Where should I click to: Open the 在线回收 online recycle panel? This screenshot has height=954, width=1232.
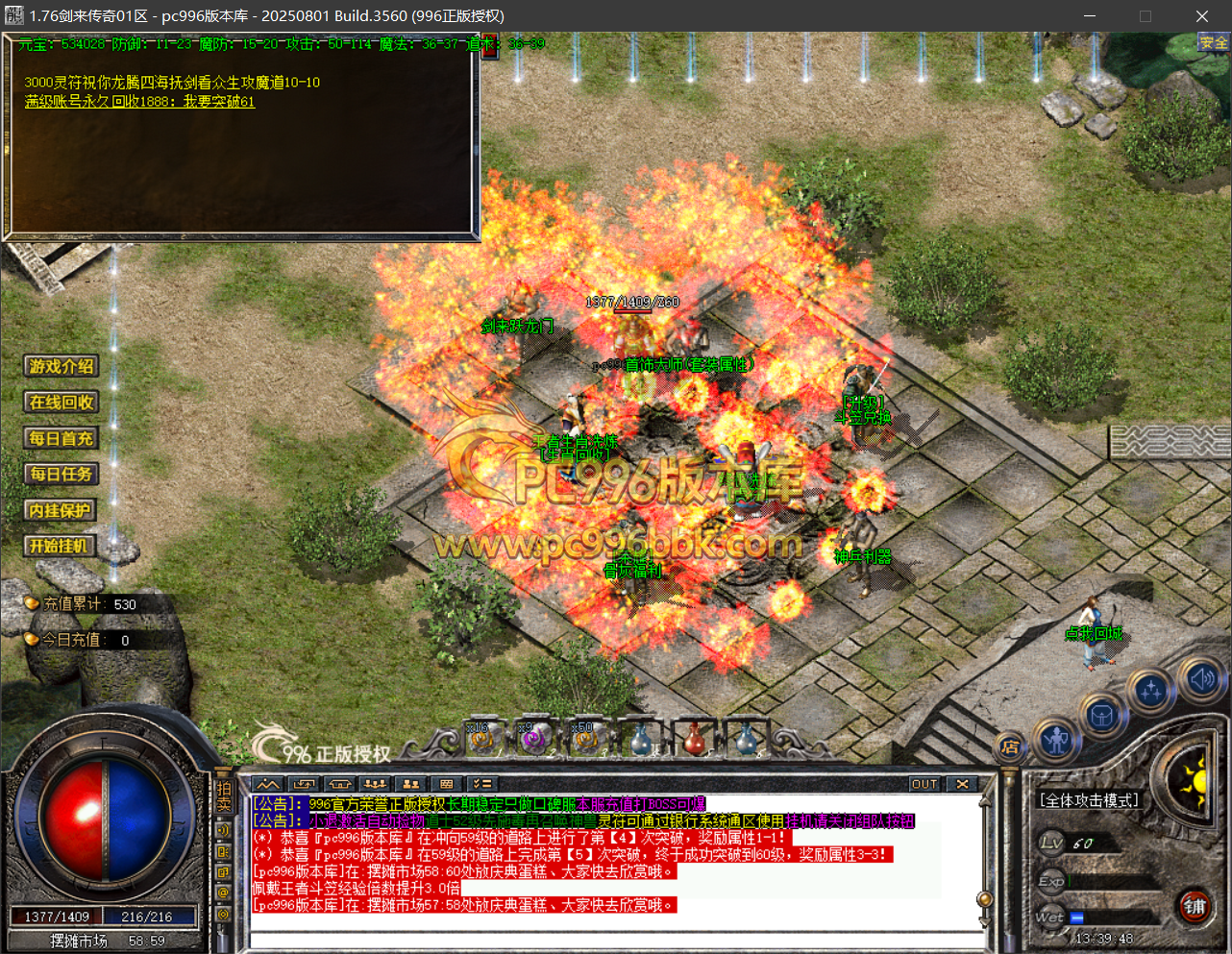click(61, 403)
